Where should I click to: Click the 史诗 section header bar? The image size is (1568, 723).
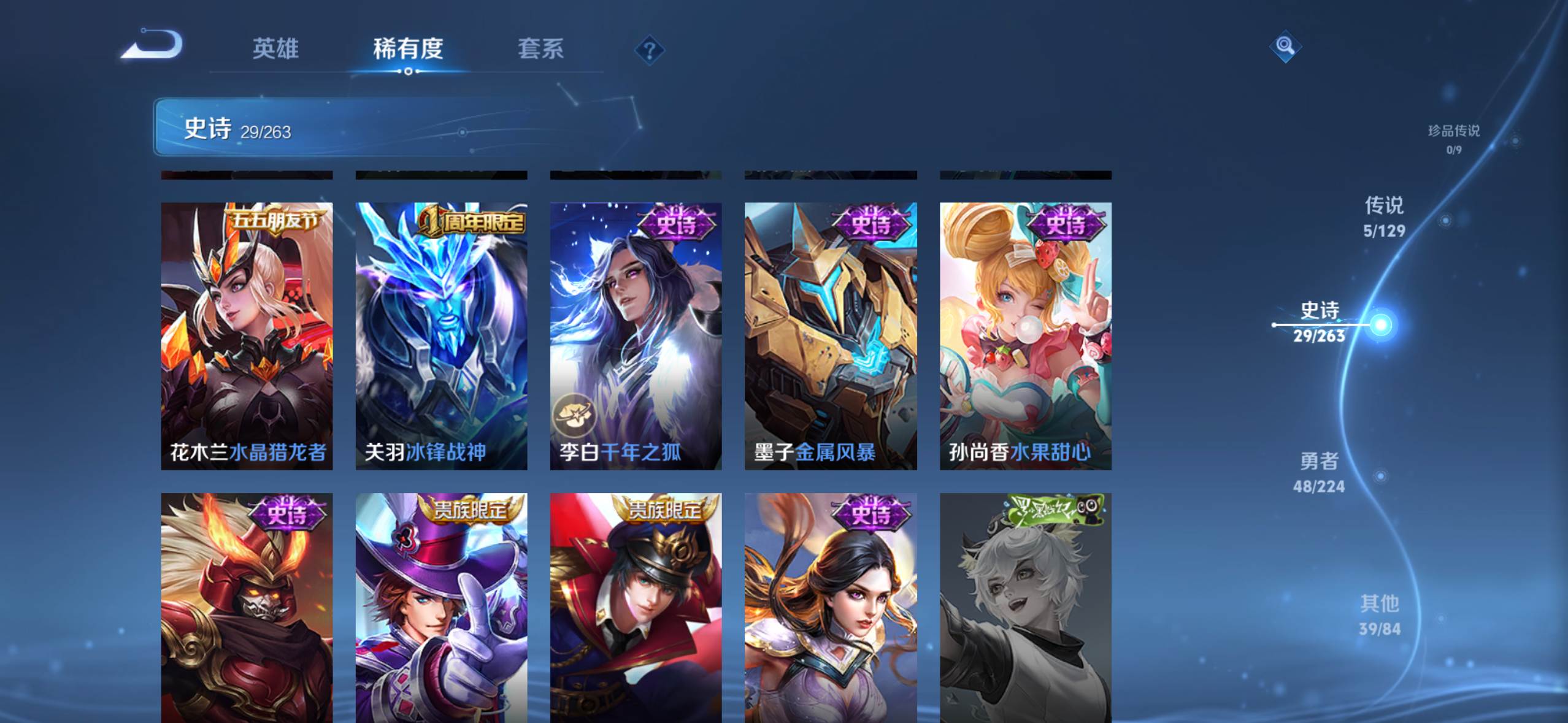click(399, 128)
